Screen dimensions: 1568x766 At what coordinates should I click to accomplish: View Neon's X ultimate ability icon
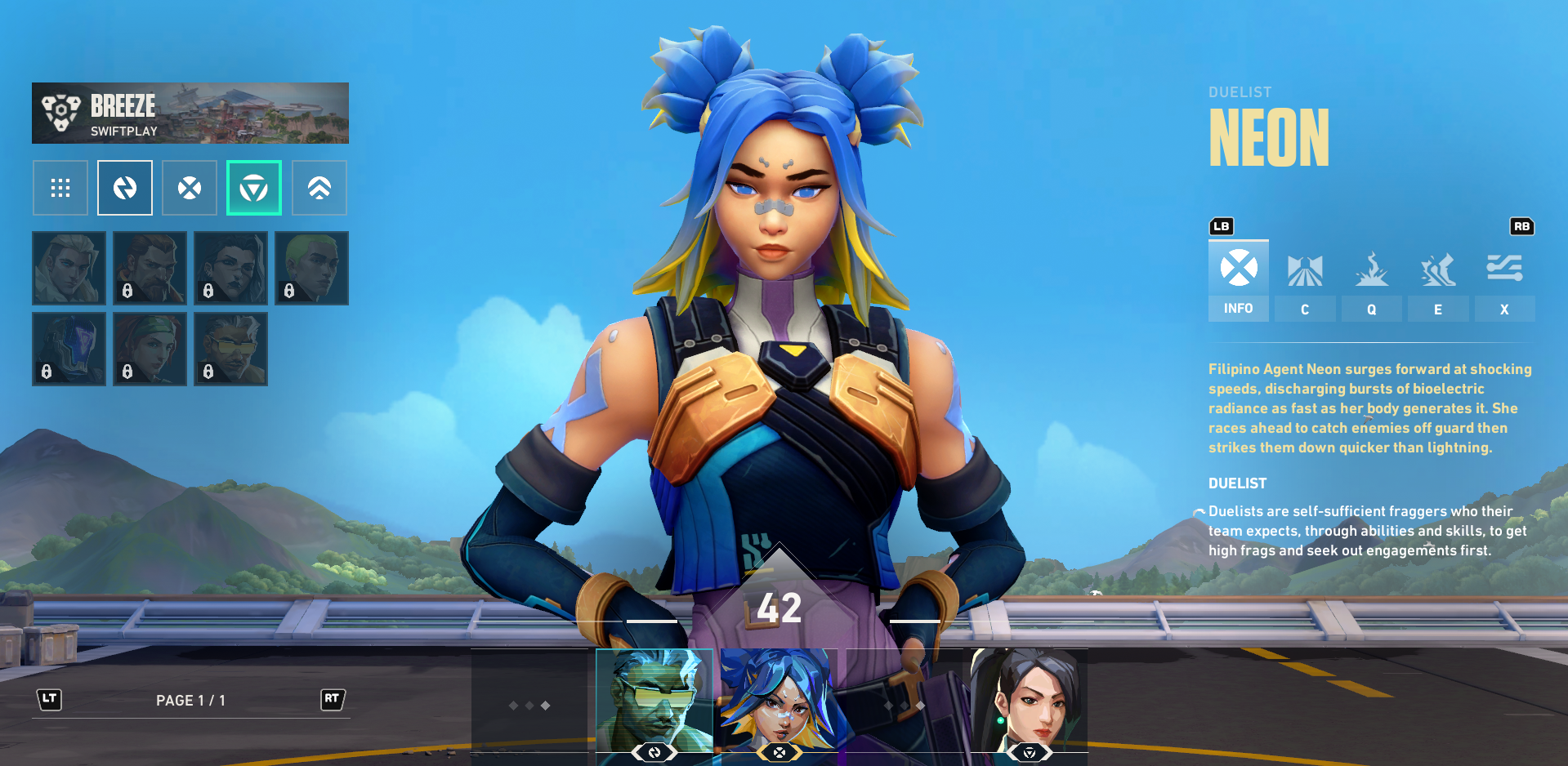tap(1503, 269)
